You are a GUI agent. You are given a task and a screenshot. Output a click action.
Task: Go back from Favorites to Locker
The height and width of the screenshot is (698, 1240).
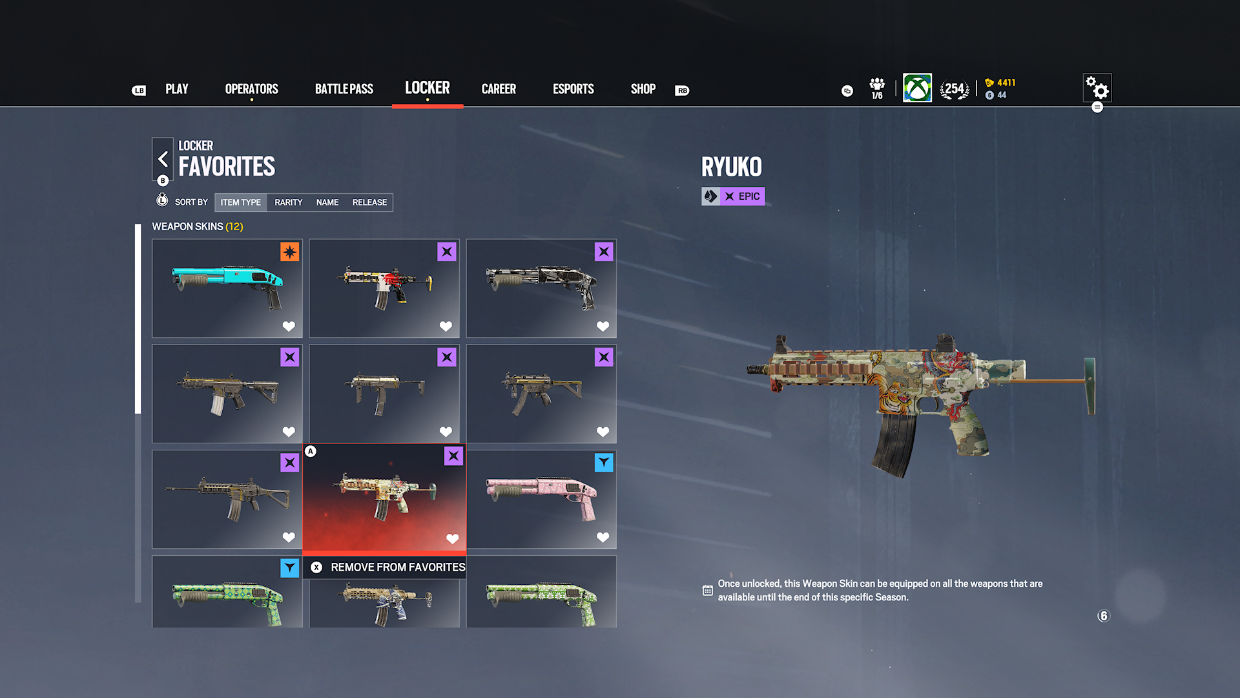[163, 159]
